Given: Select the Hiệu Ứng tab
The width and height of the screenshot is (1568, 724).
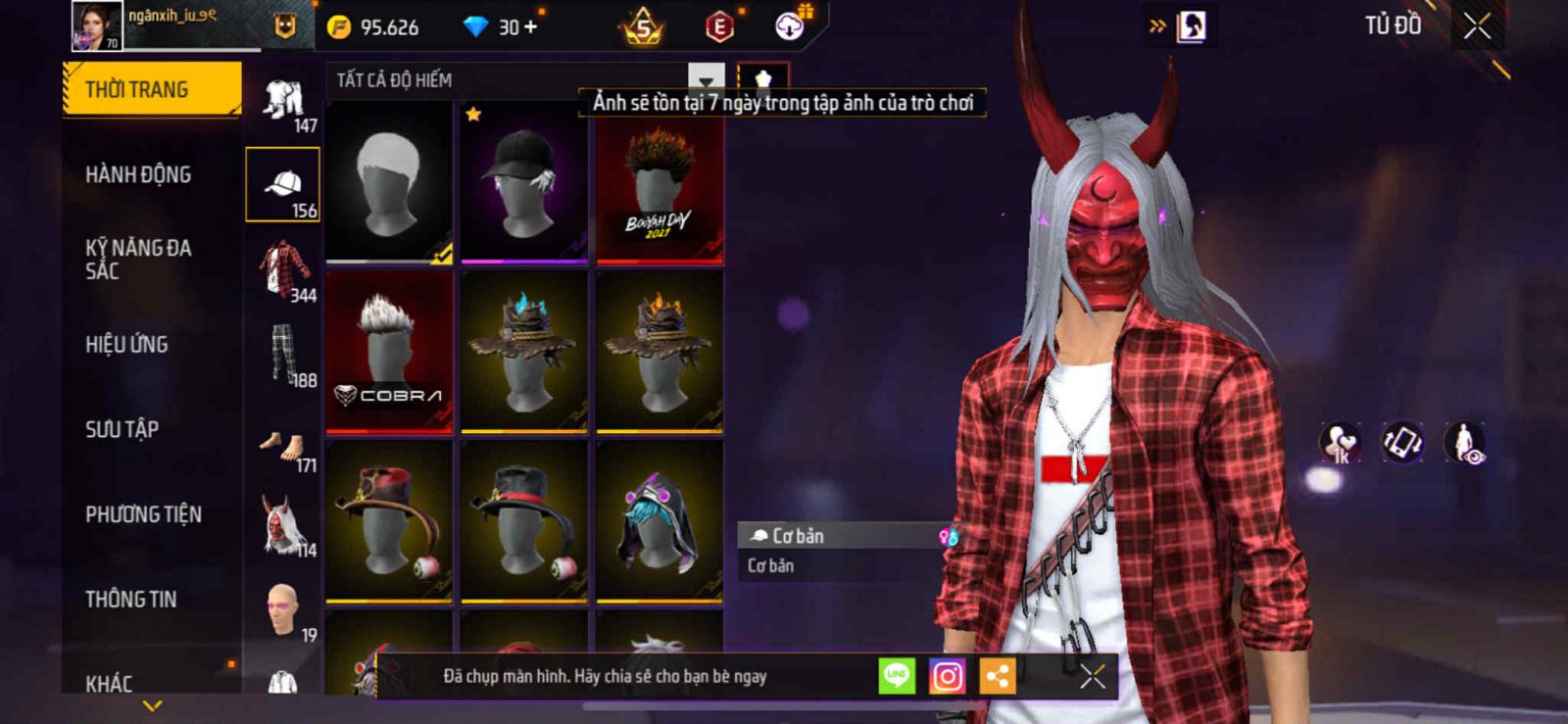Looking at the screenshot, I should tap(126, 345).
